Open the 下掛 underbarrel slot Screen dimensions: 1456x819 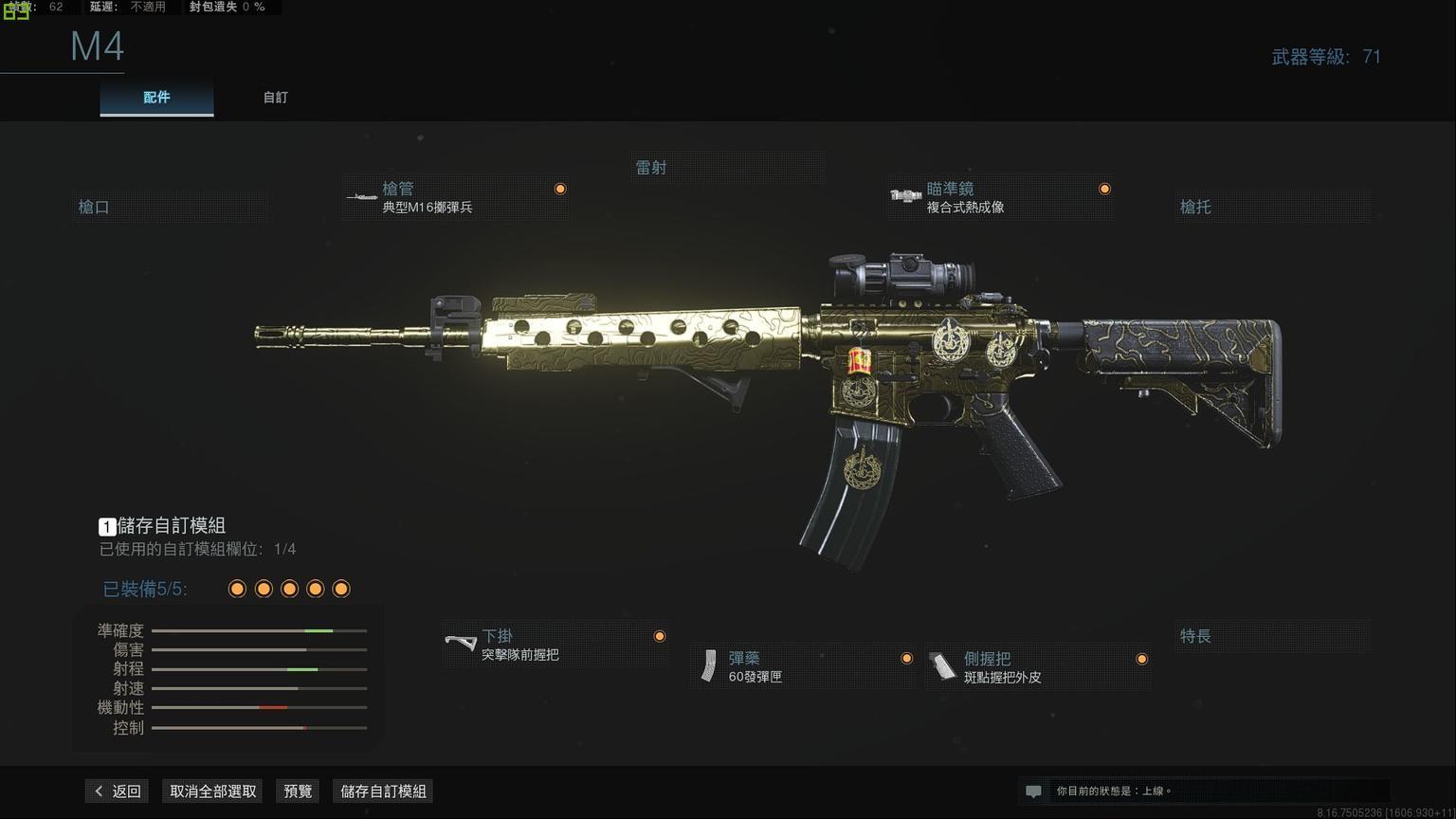pos(555,646)
